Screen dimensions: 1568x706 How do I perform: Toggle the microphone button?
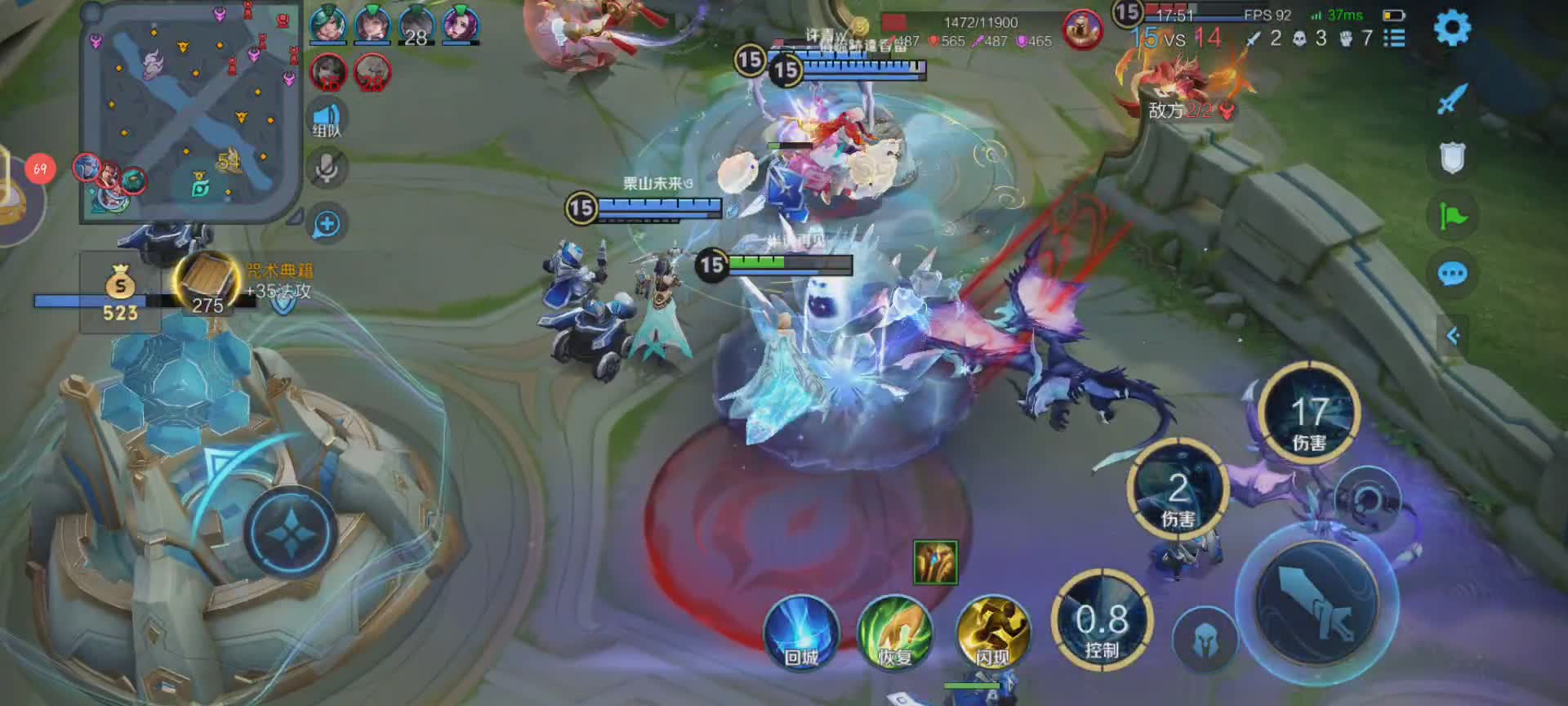(327, 168)
